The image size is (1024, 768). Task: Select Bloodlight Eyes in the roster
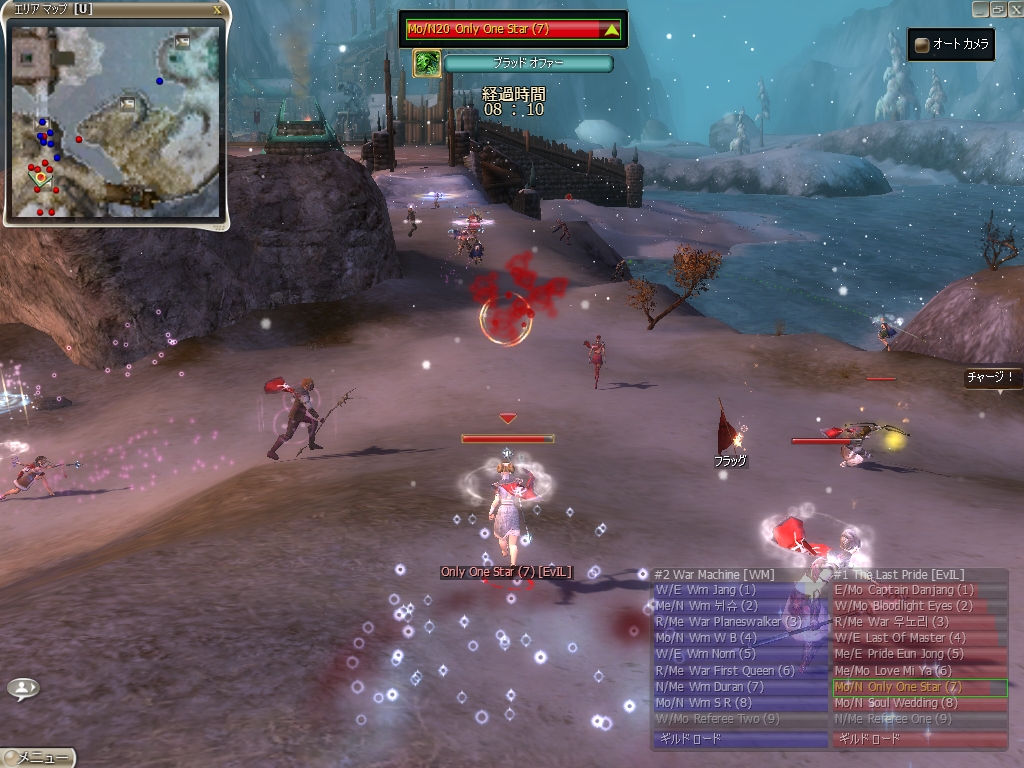[x=919, y=606]
